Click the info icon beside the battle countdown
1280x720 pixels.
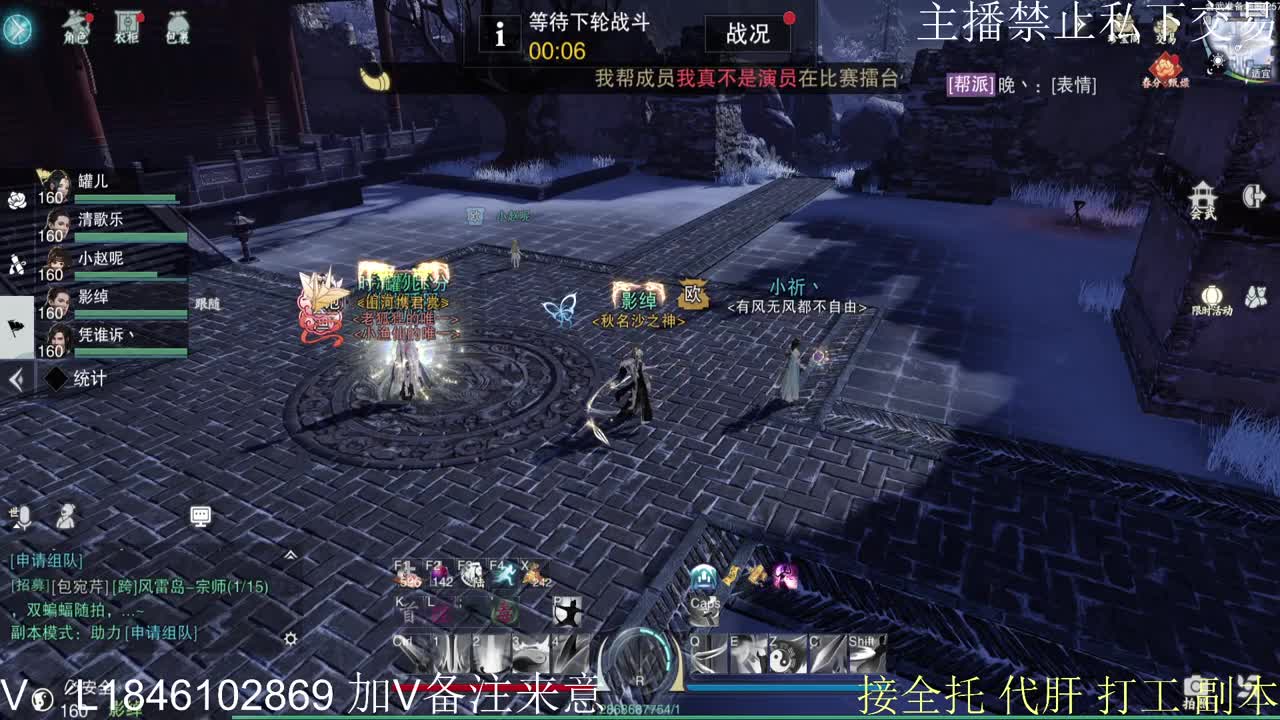[498, 33]
